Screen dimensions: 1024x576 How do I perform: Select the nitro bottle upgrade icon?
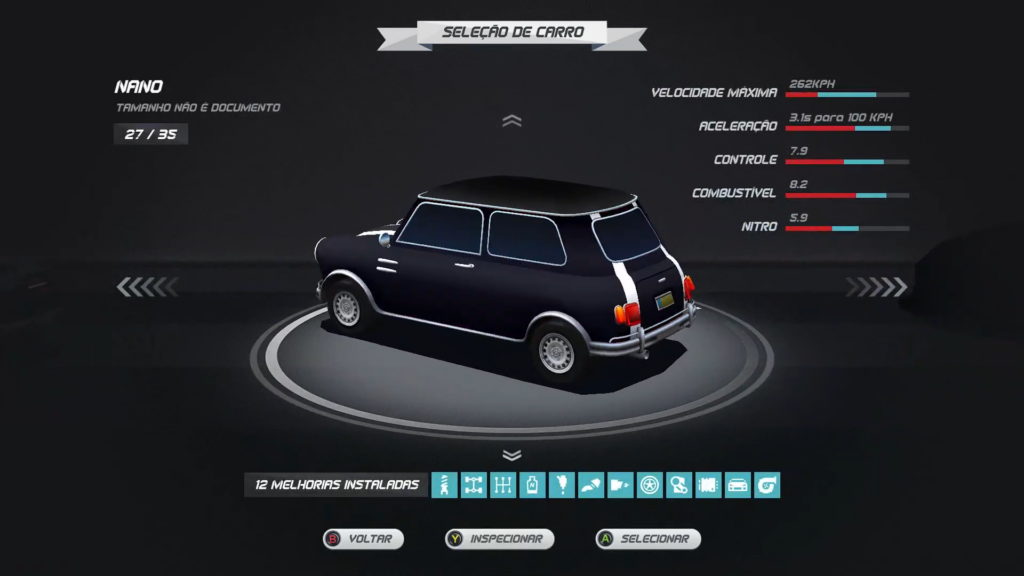click(x=532, y=485)
